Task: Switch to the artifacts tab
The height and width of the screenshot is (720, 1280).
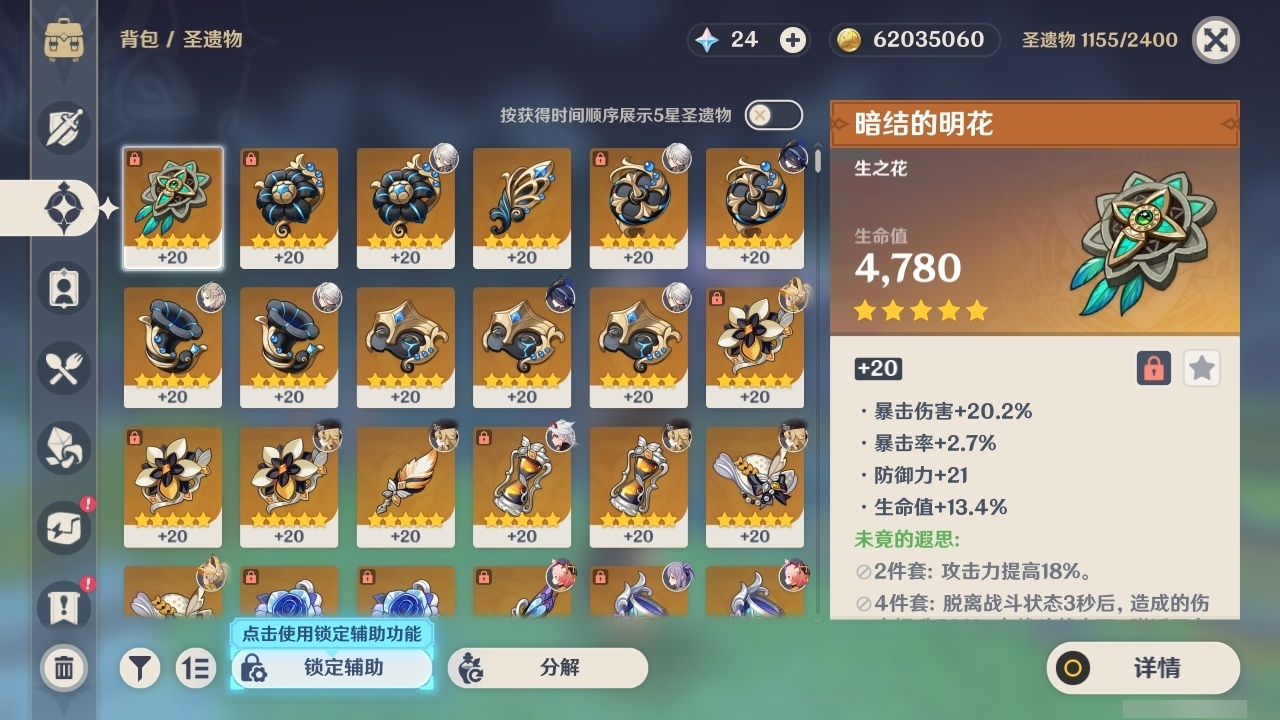Action: pyautogui.click(x=63, y=208)
